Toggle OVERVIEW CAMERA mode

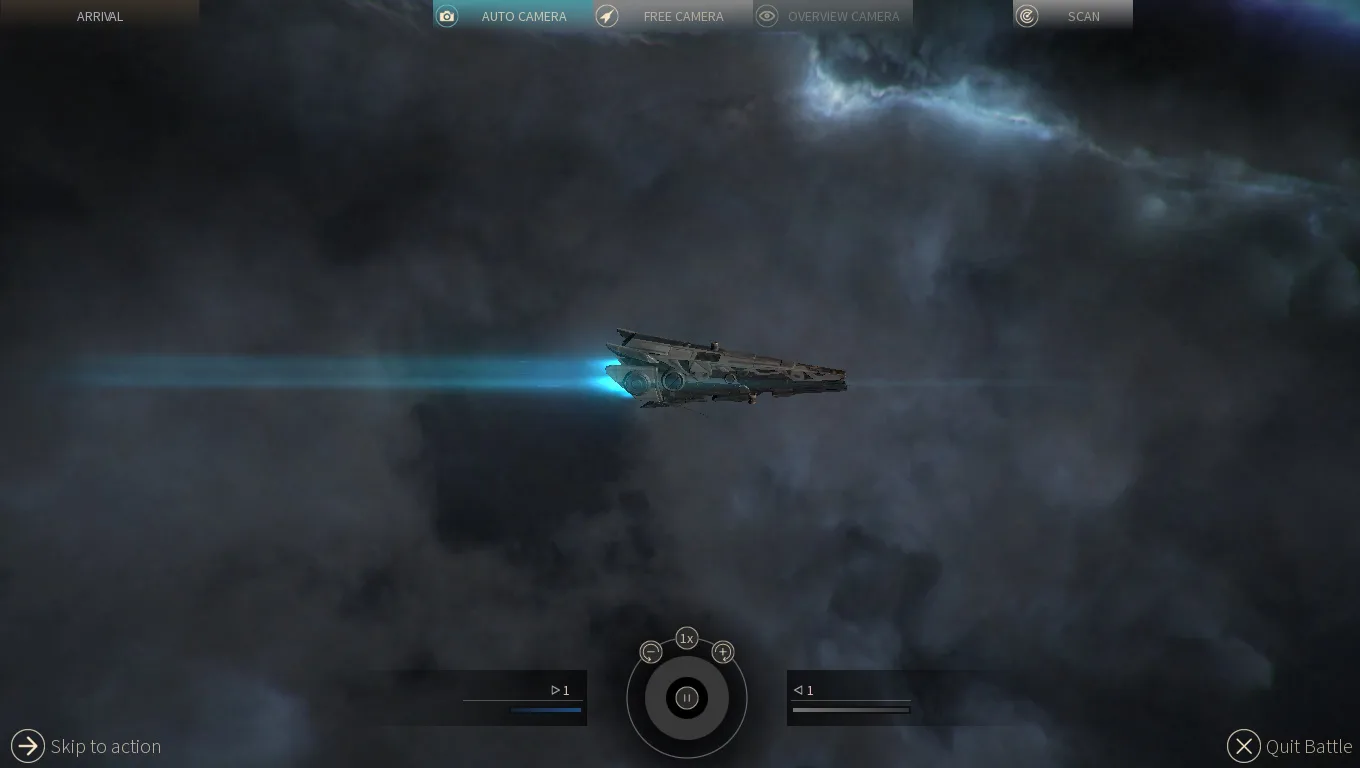point(845,16)
